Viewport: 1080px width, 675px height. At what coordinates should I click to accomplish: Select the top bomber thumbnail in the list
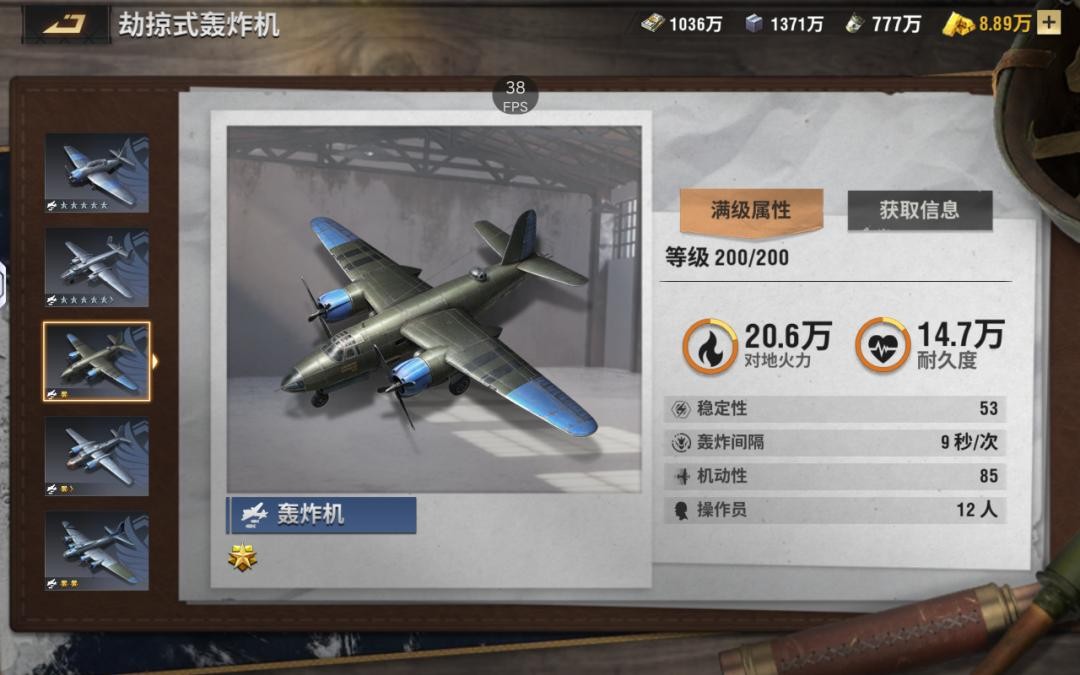coord(96,173)
